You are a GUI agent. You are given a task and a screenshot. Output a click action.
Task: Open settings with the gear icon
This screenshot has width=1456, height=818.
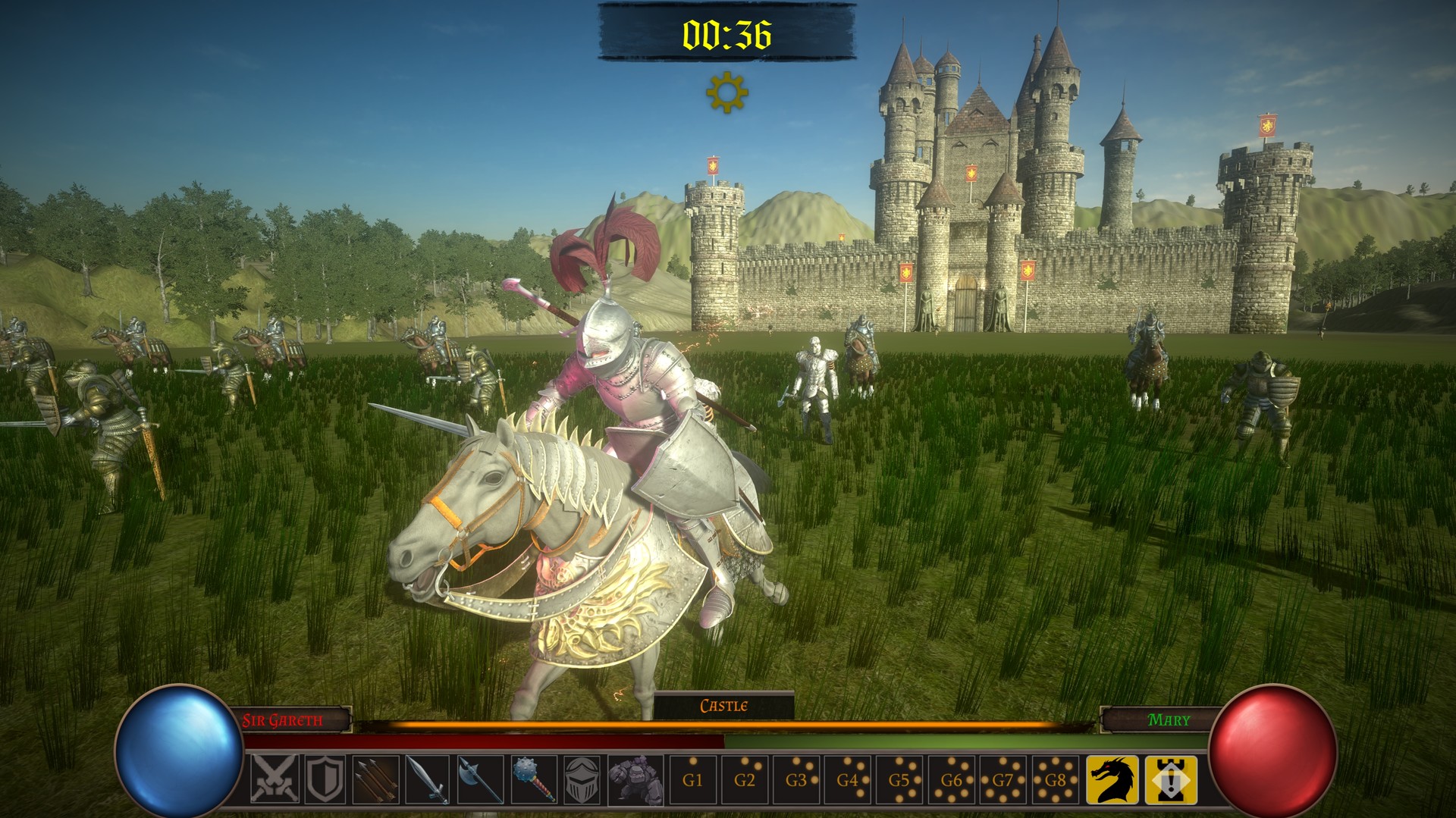pyautogui.click(x=726, y=92)
